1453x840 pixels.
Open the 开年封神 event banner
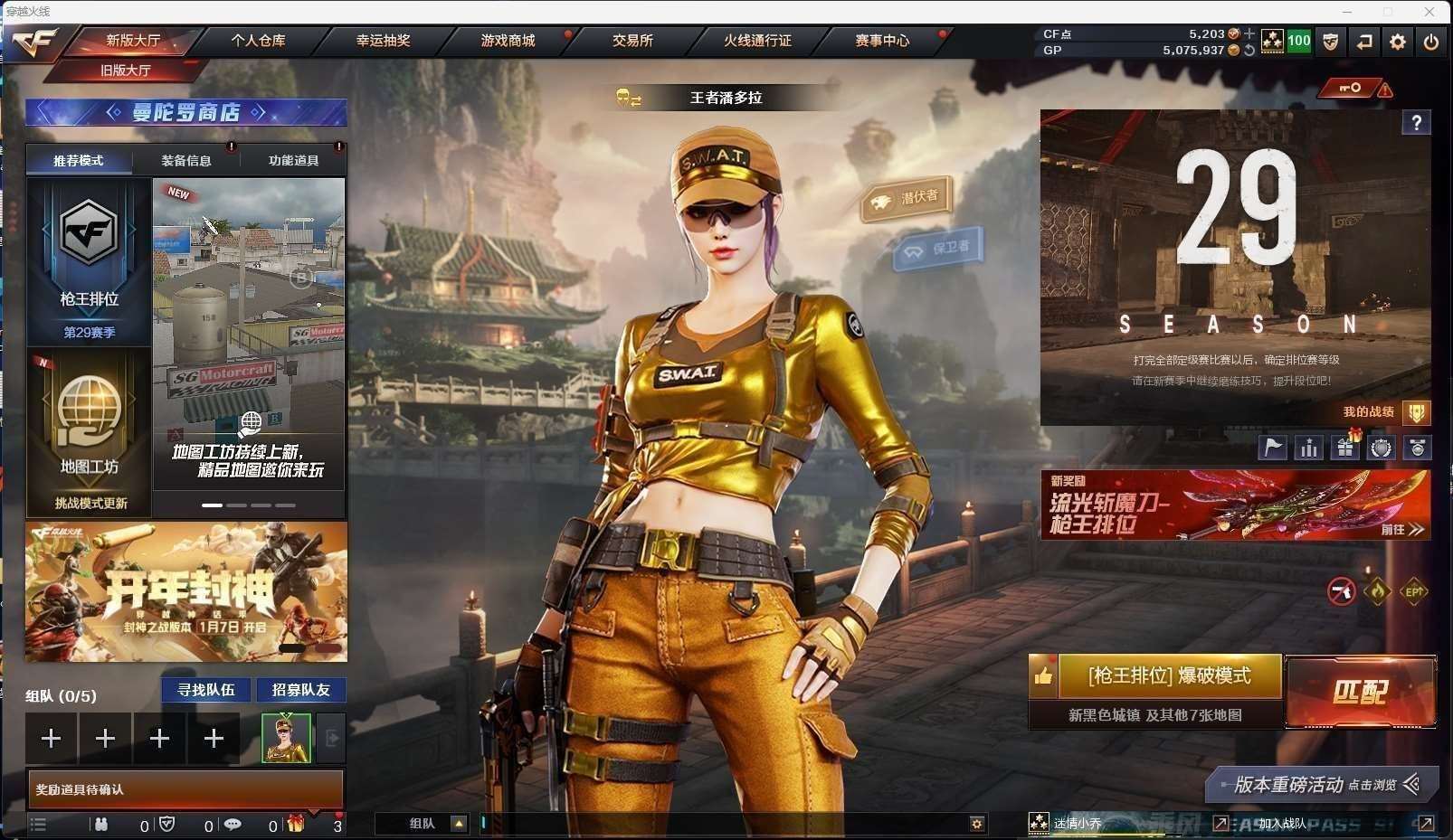(185, 591)
